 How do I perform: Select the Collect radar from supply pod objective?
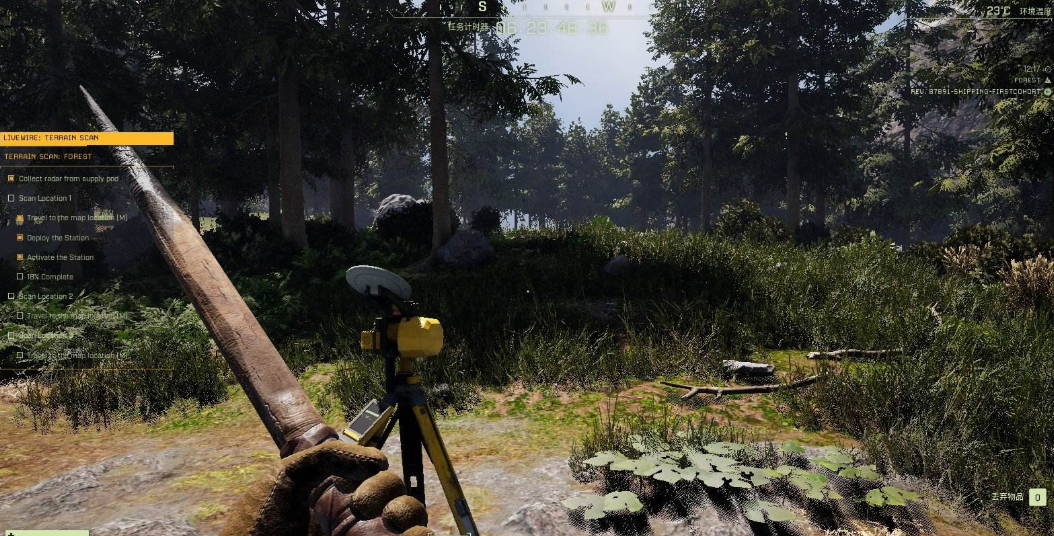(x=68, y=178)
